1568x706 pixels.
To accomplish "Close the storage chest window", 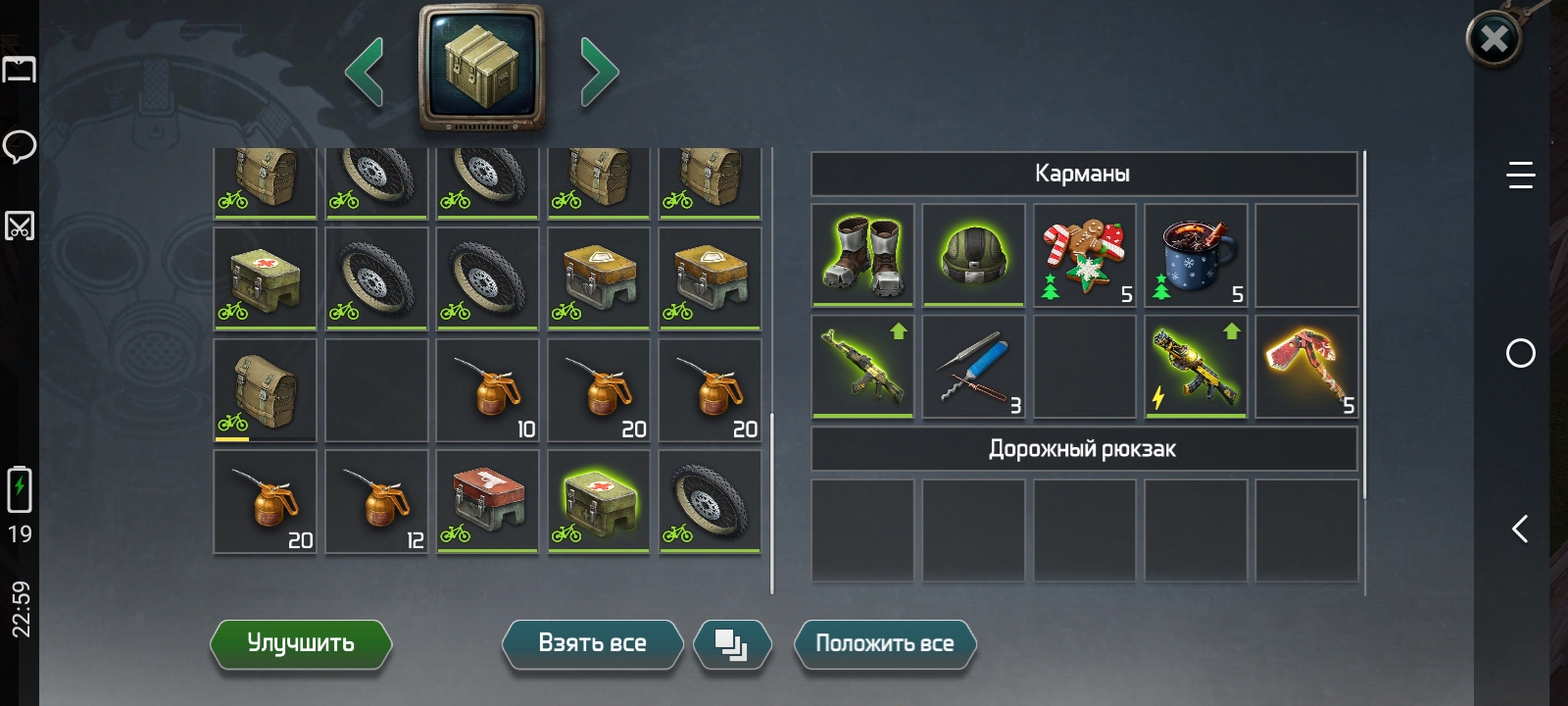I will [1494, 40].
